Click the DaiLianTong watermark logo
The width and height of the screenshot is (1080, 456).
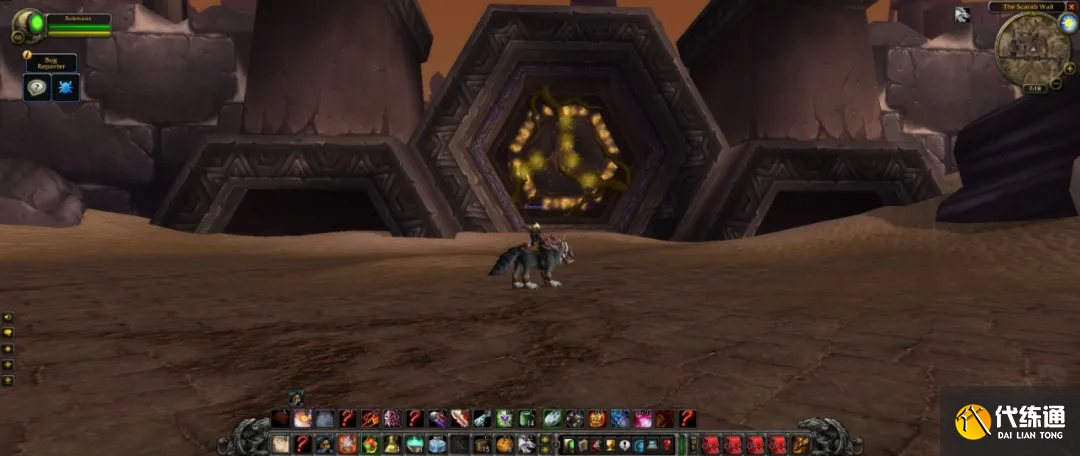tap(1010, 420)
